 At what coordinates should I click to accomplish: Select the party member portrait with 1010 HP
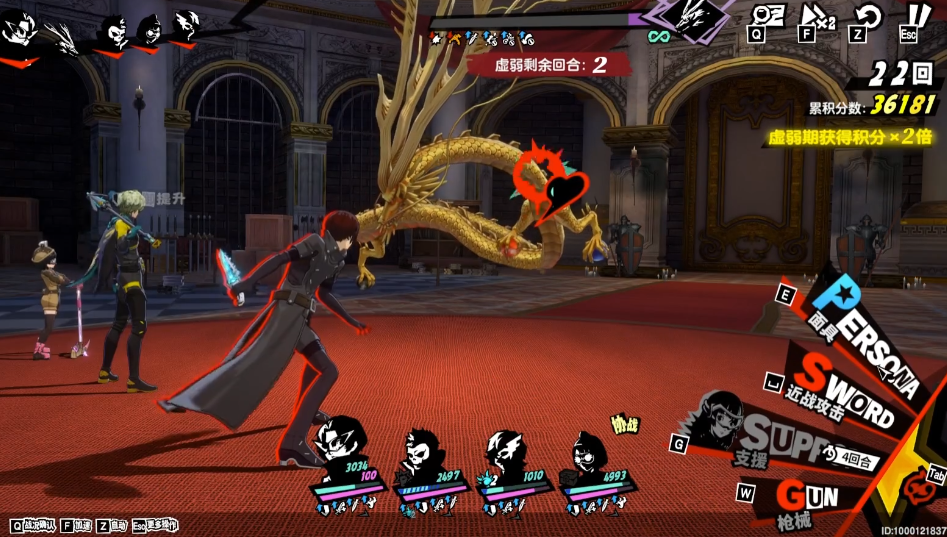tap(508, 452)
